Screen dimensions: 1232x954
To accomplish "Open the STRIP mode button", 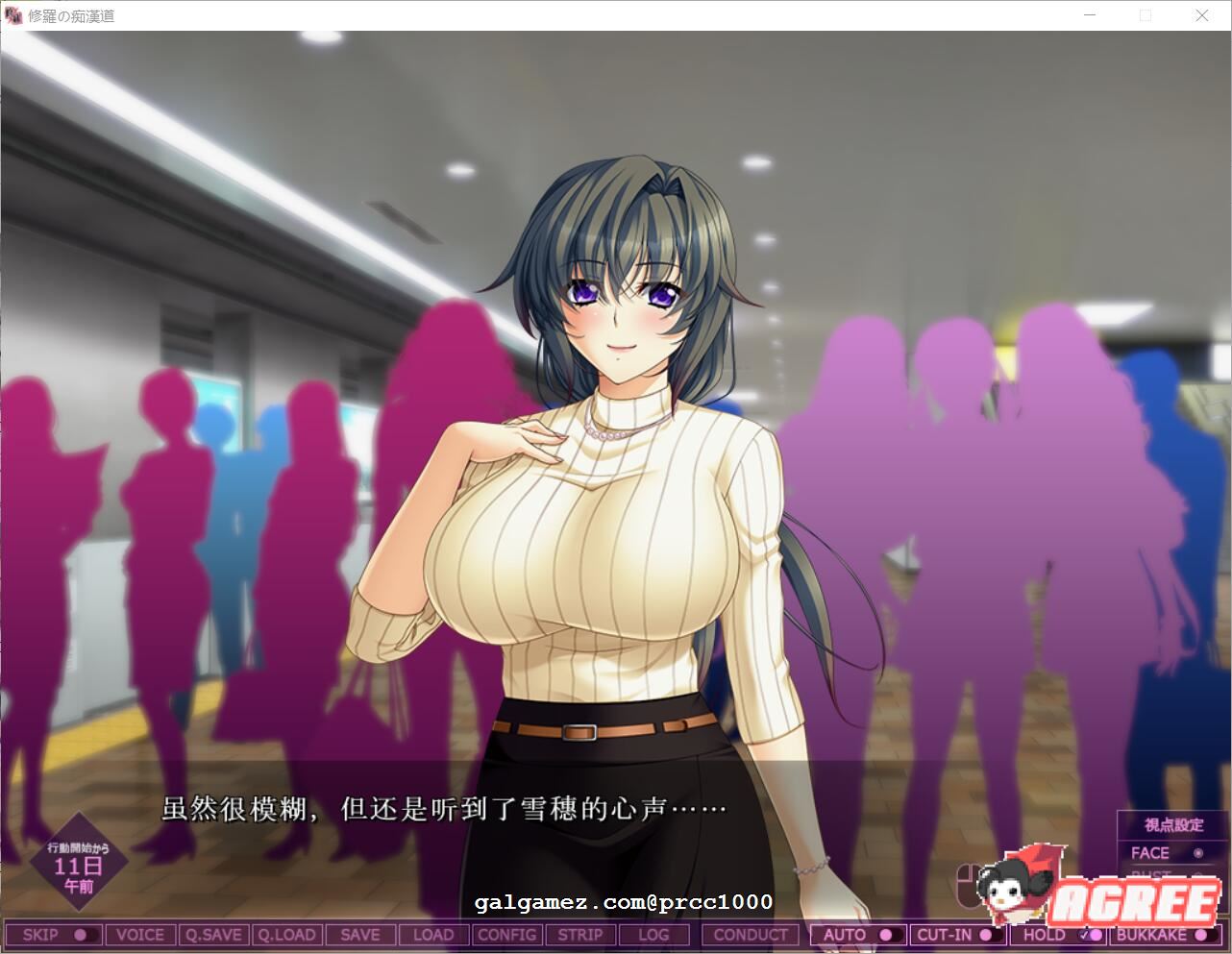I will pyautogui.click(x=580, y=934).
